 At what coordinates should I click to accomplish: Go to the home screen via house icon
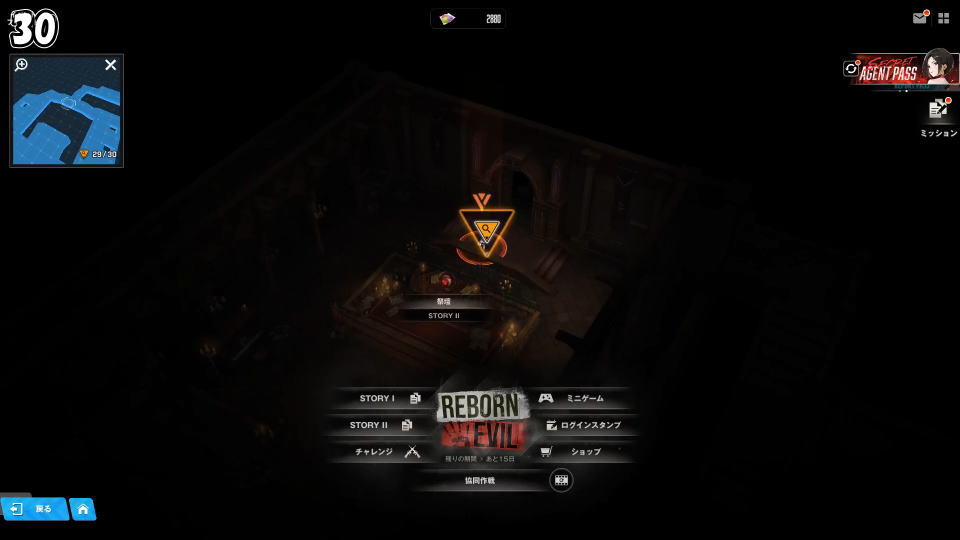tap(83, 509)
